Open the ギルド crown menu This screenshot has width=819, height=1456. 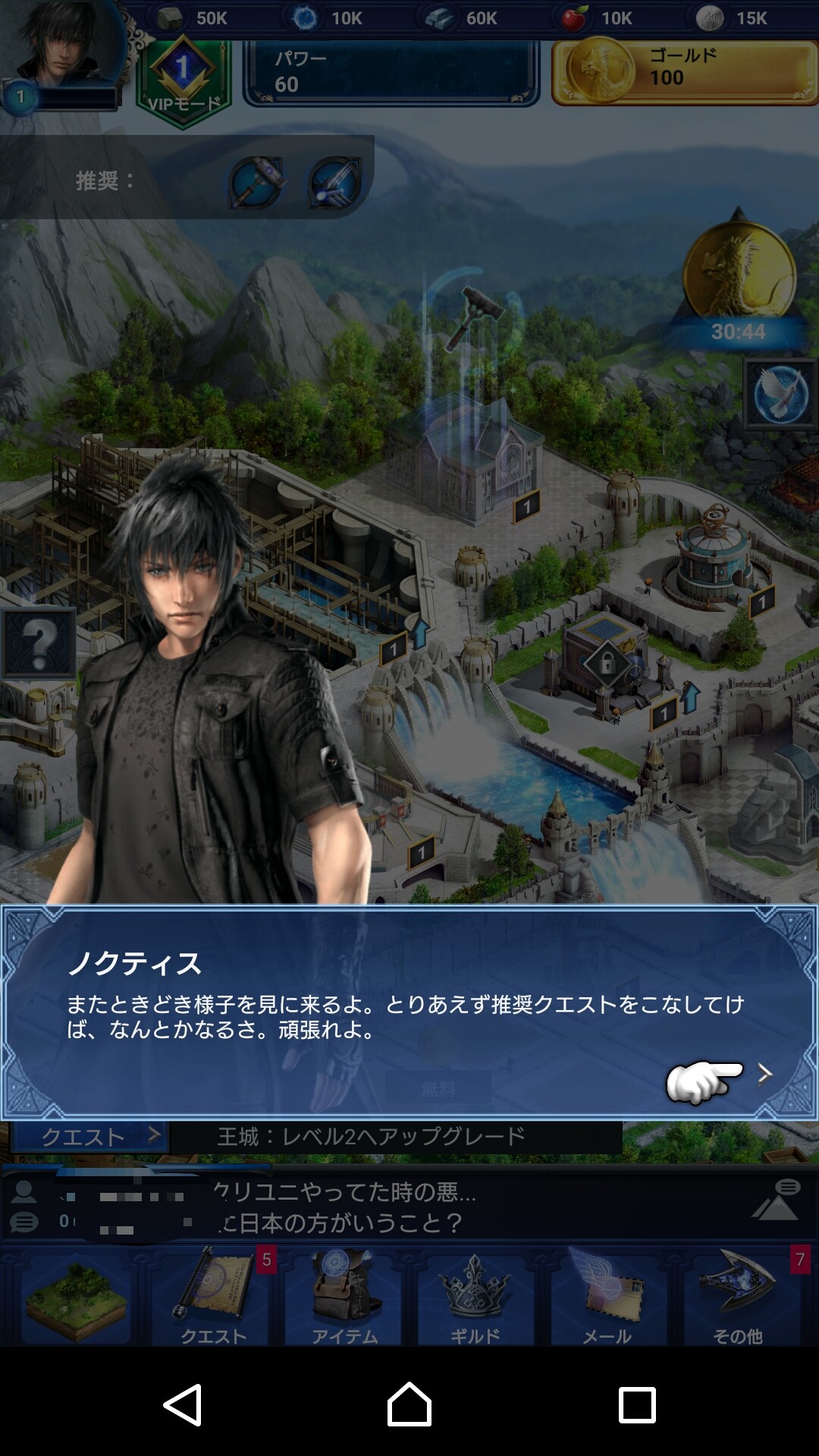(x=475, y=1298)
